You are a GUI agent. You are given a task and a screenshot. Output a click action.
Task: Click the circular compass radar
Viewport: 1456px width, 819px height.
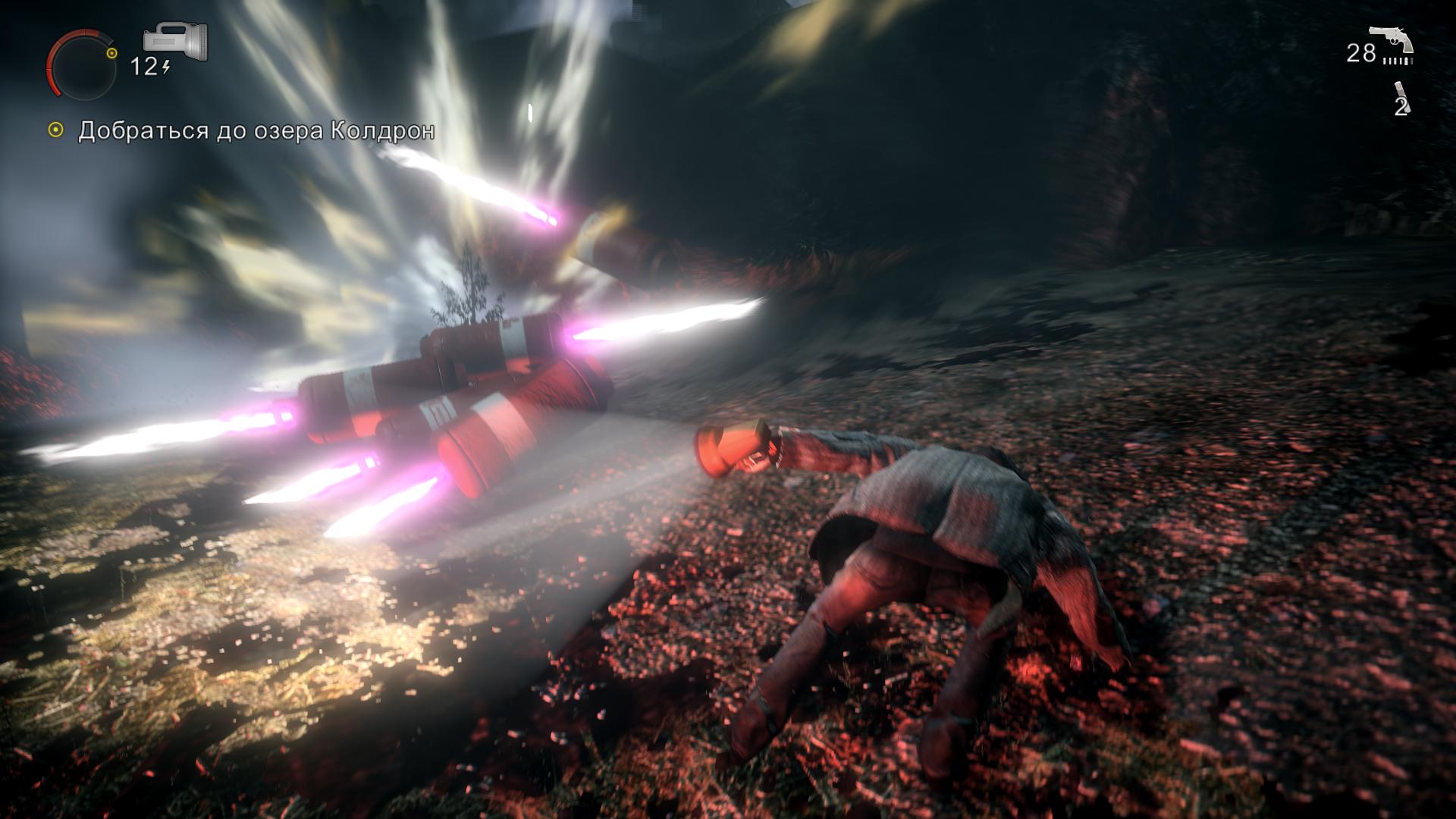82,64
